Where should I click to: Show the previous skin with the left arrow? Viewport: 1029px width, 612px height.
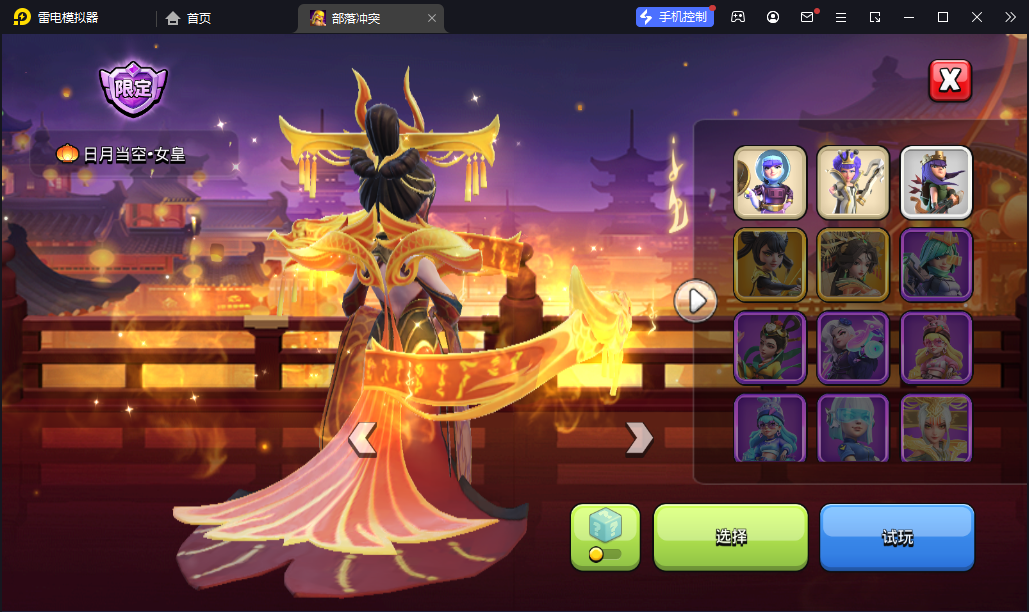(x=362, y=438)
